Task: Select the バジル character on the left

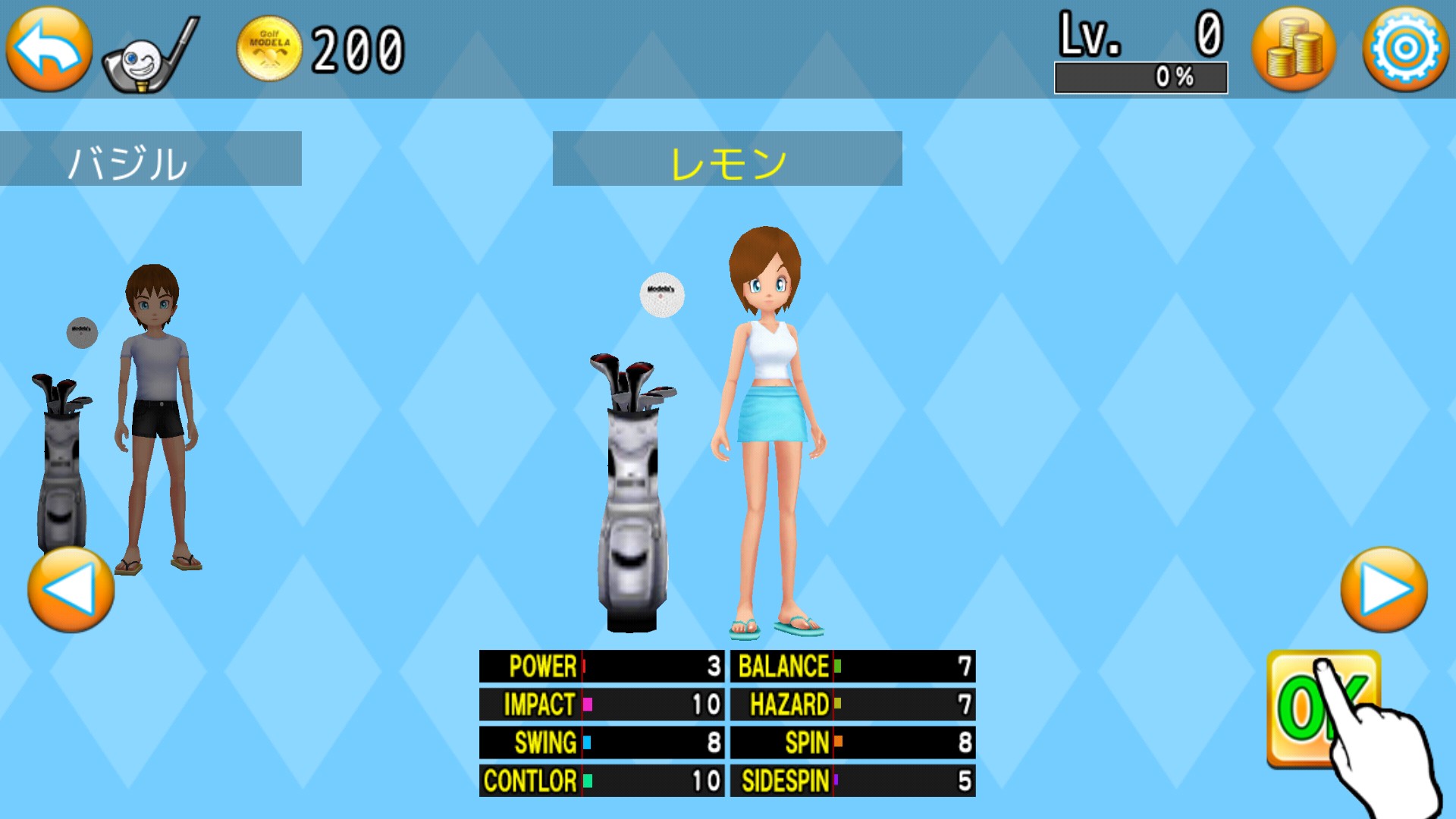Action: 155,417
